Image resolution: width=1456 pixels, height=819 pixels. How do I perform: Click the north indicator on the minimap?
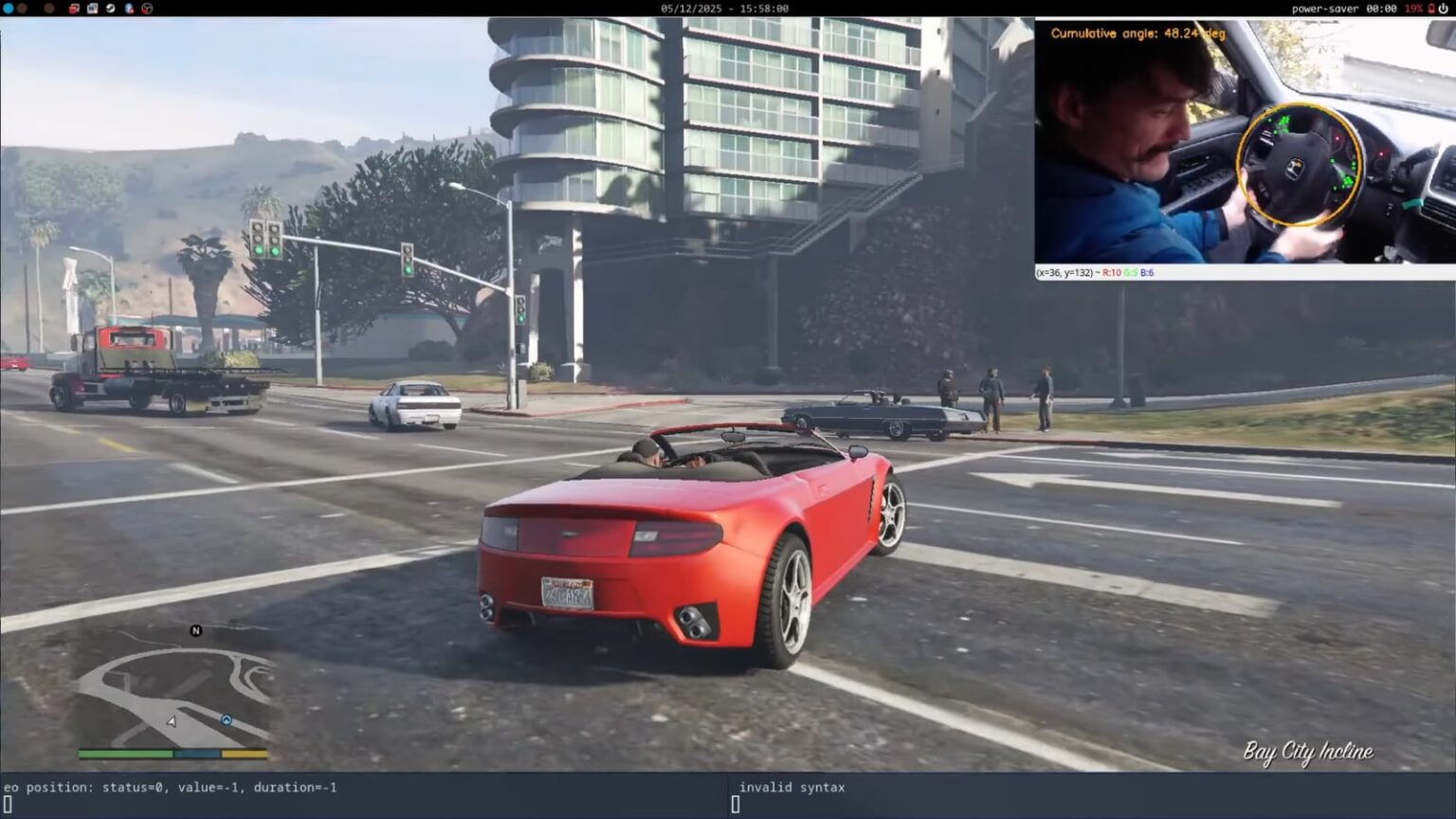click(196, 628)
